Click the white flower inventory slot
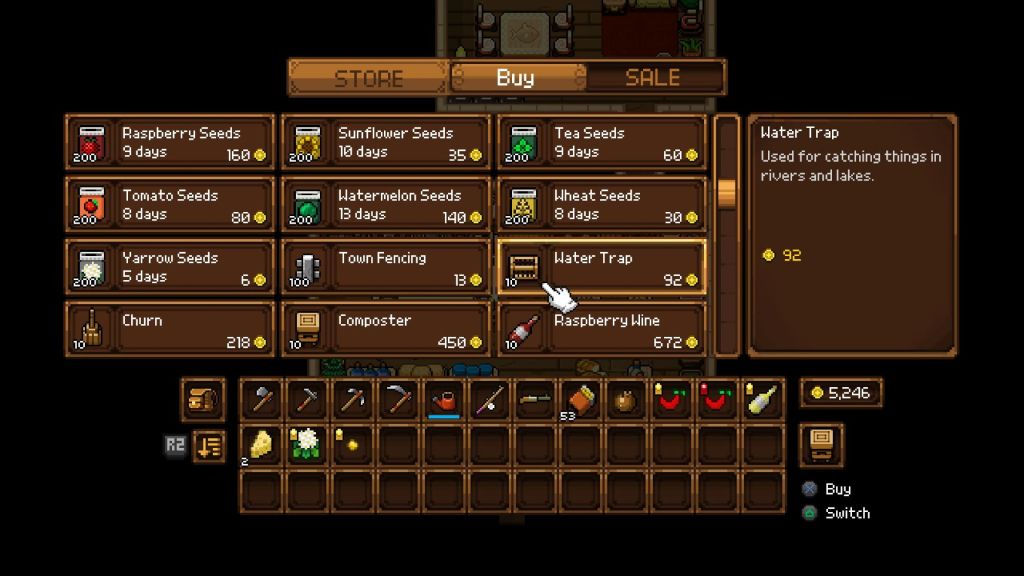This screenshot has height=576, width=1024. 307,445
